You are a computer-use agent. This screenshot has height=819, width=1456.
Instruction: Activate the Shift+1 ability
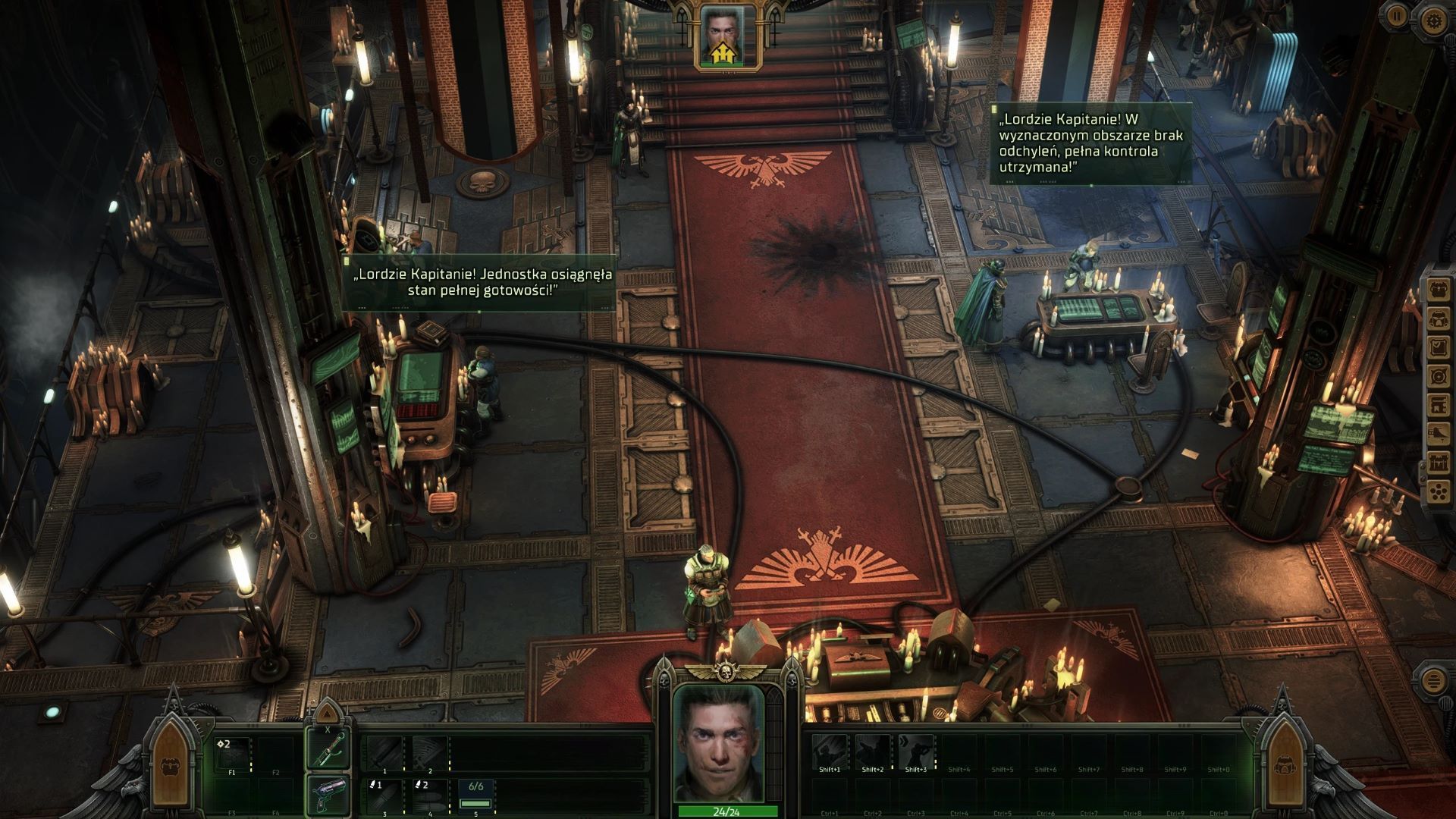coord(830,752)
